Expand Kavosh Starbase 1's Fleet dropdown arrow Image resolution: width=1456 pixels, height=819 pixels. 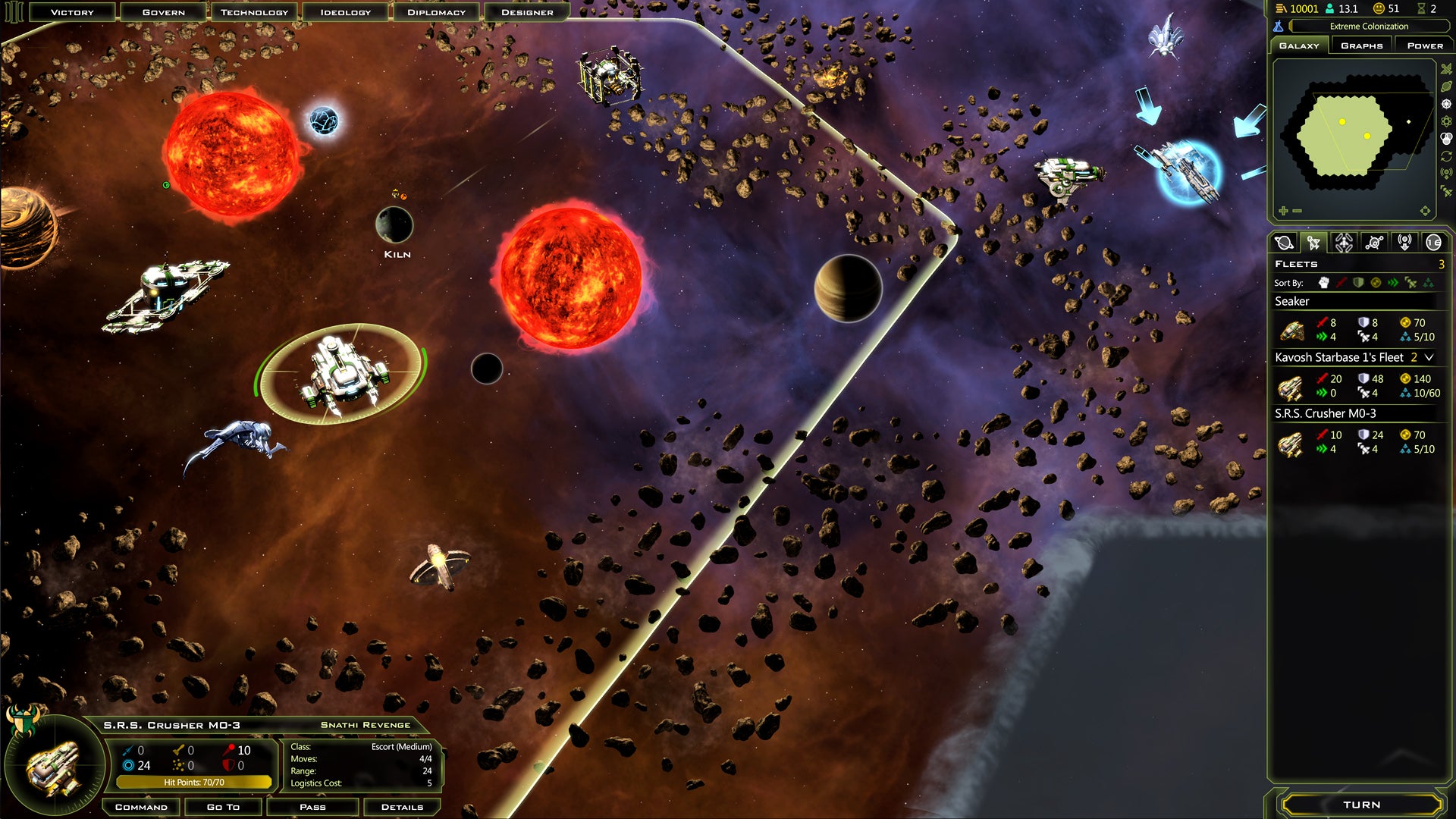(1429, 357)
